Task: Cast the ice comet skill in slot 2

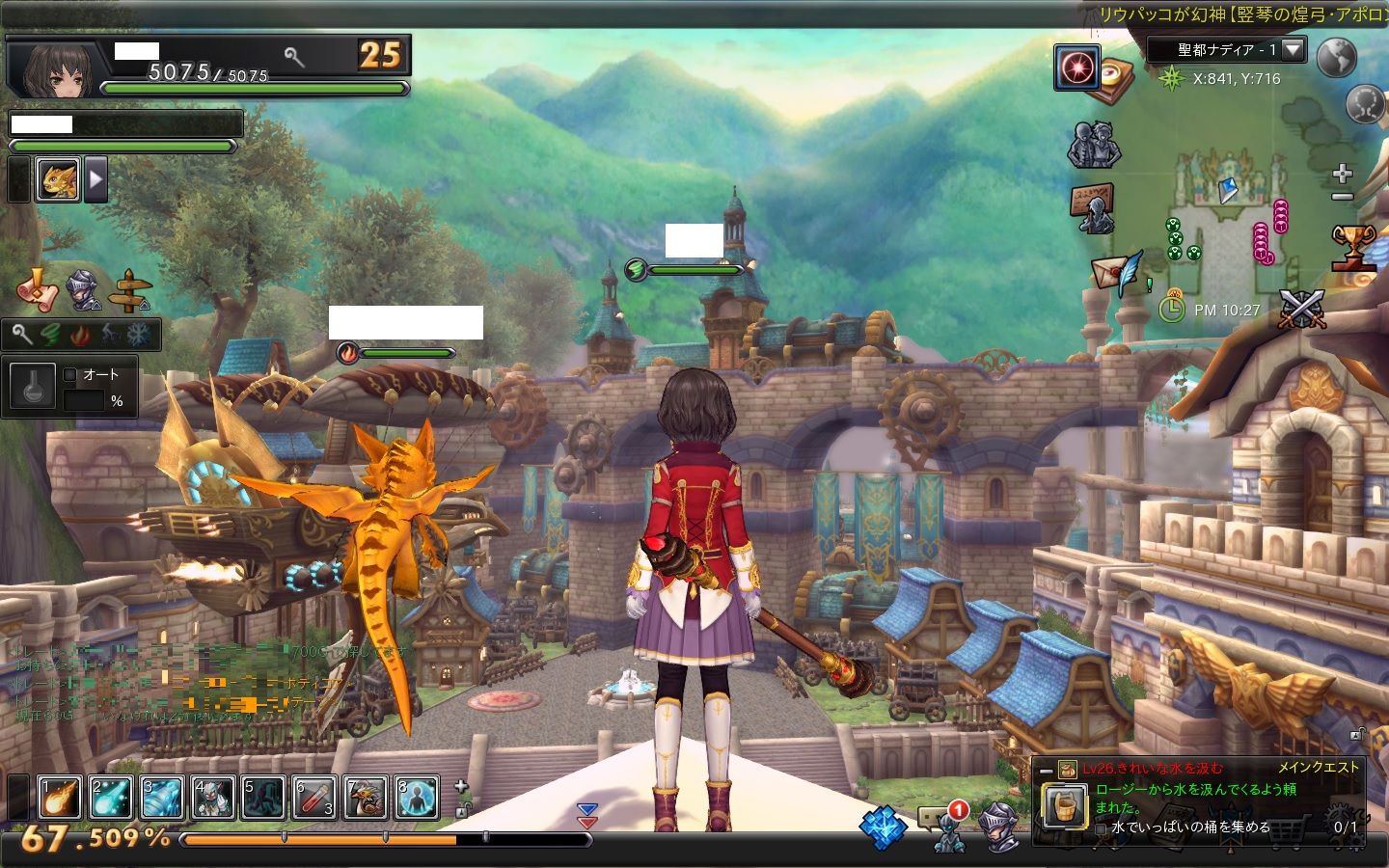Action: [110, 799]
